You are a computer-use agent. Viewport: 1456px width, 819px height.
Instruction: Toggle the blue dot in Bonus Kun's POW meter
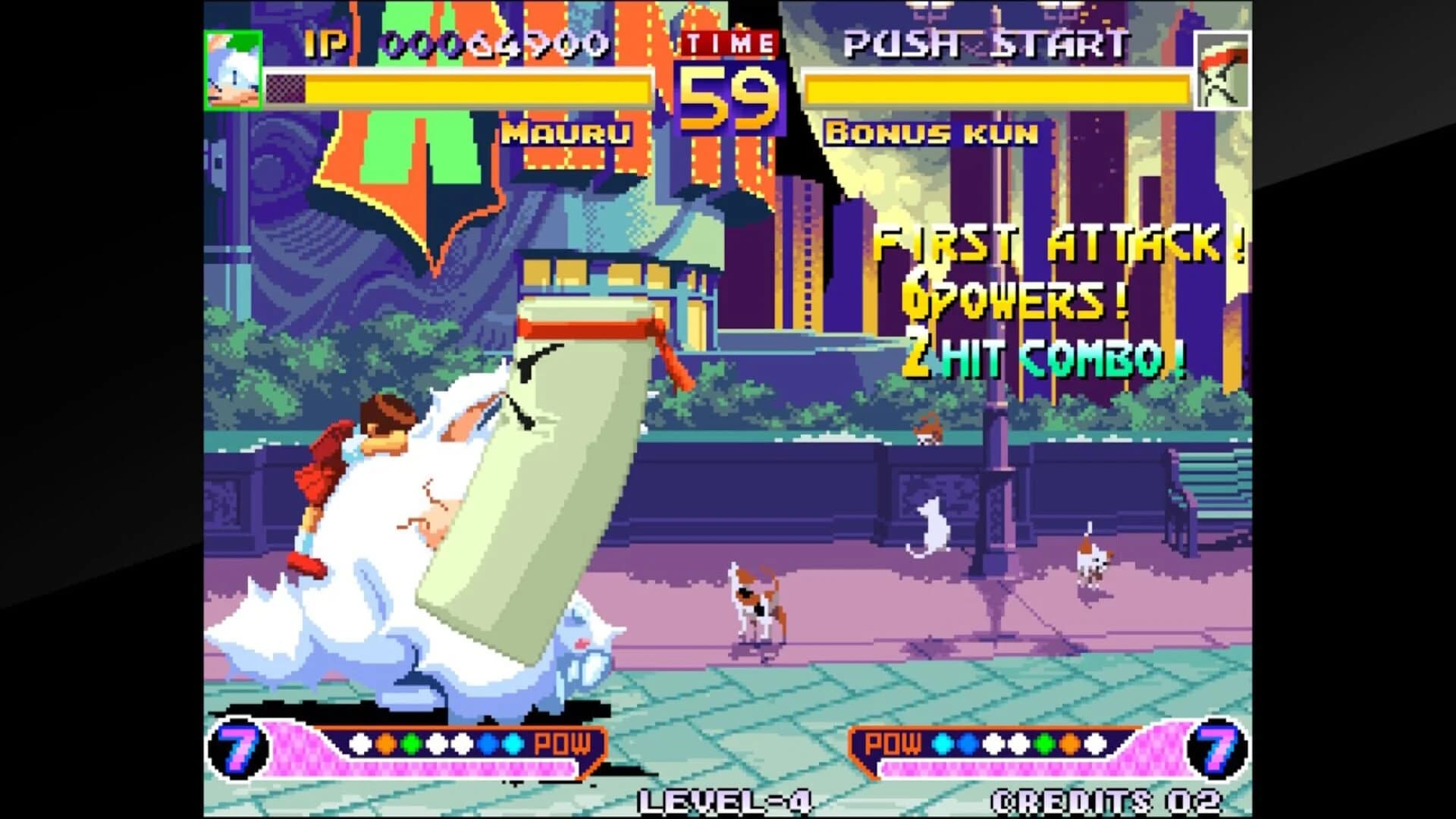pyautogui.click(x=969, y=743)
